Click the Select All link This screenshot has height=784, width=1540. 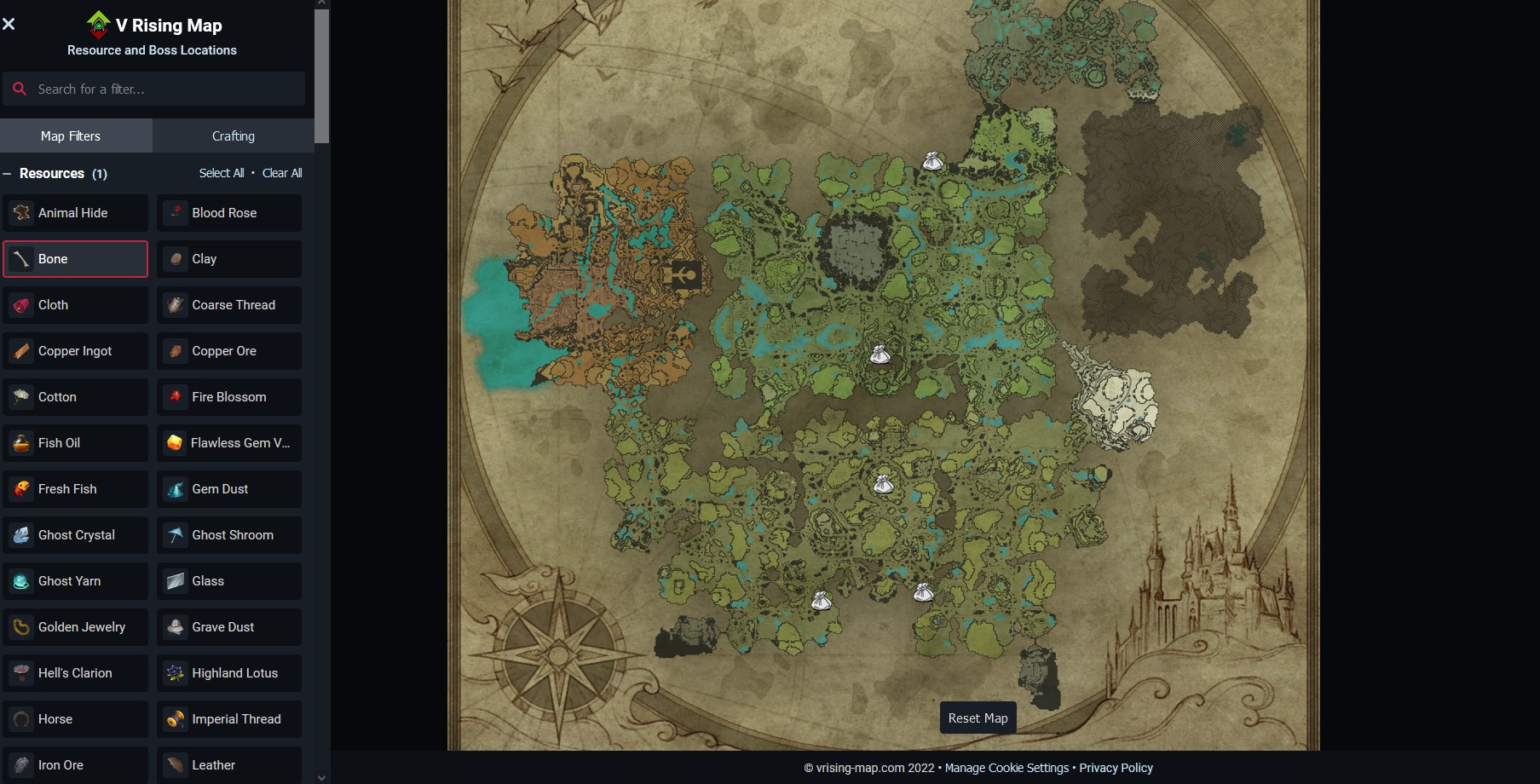222,172
